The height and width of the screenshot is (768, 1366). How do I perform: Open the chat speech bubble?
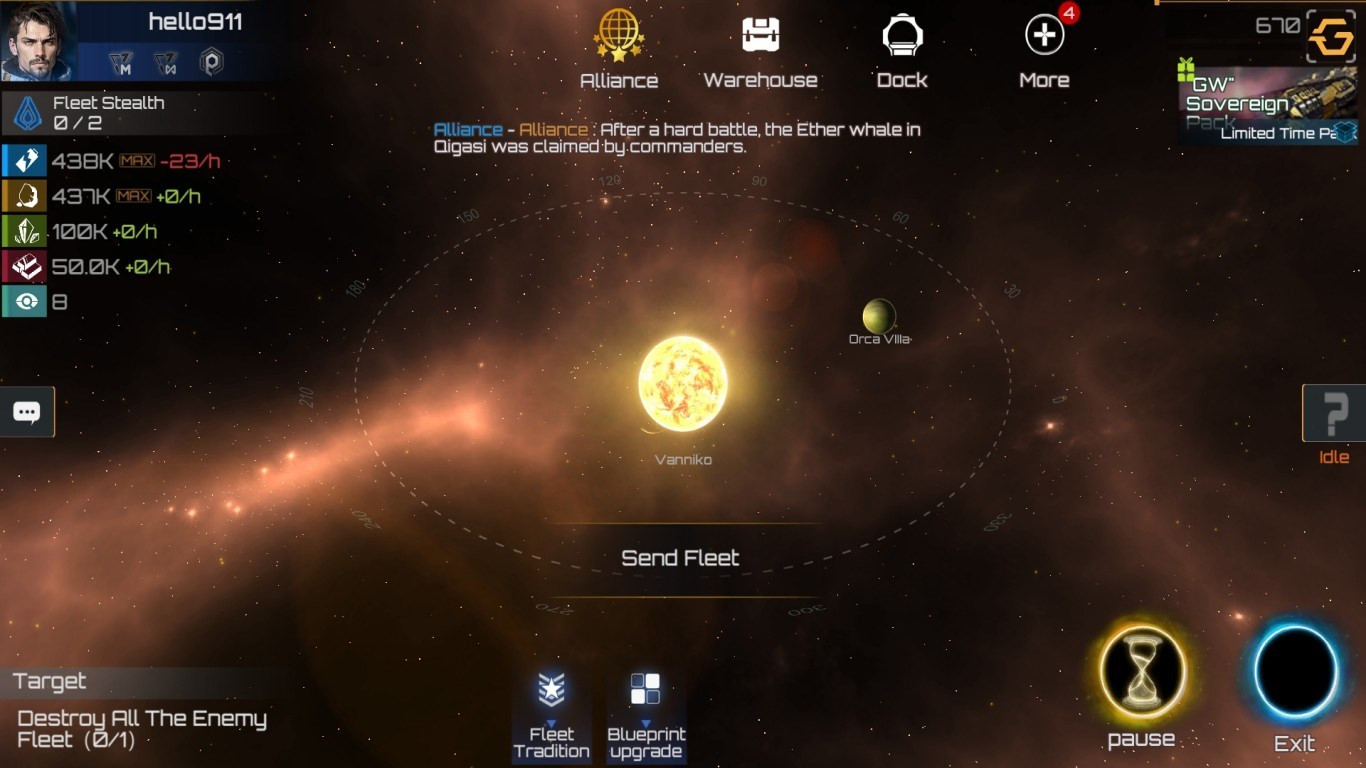[27, 412]
